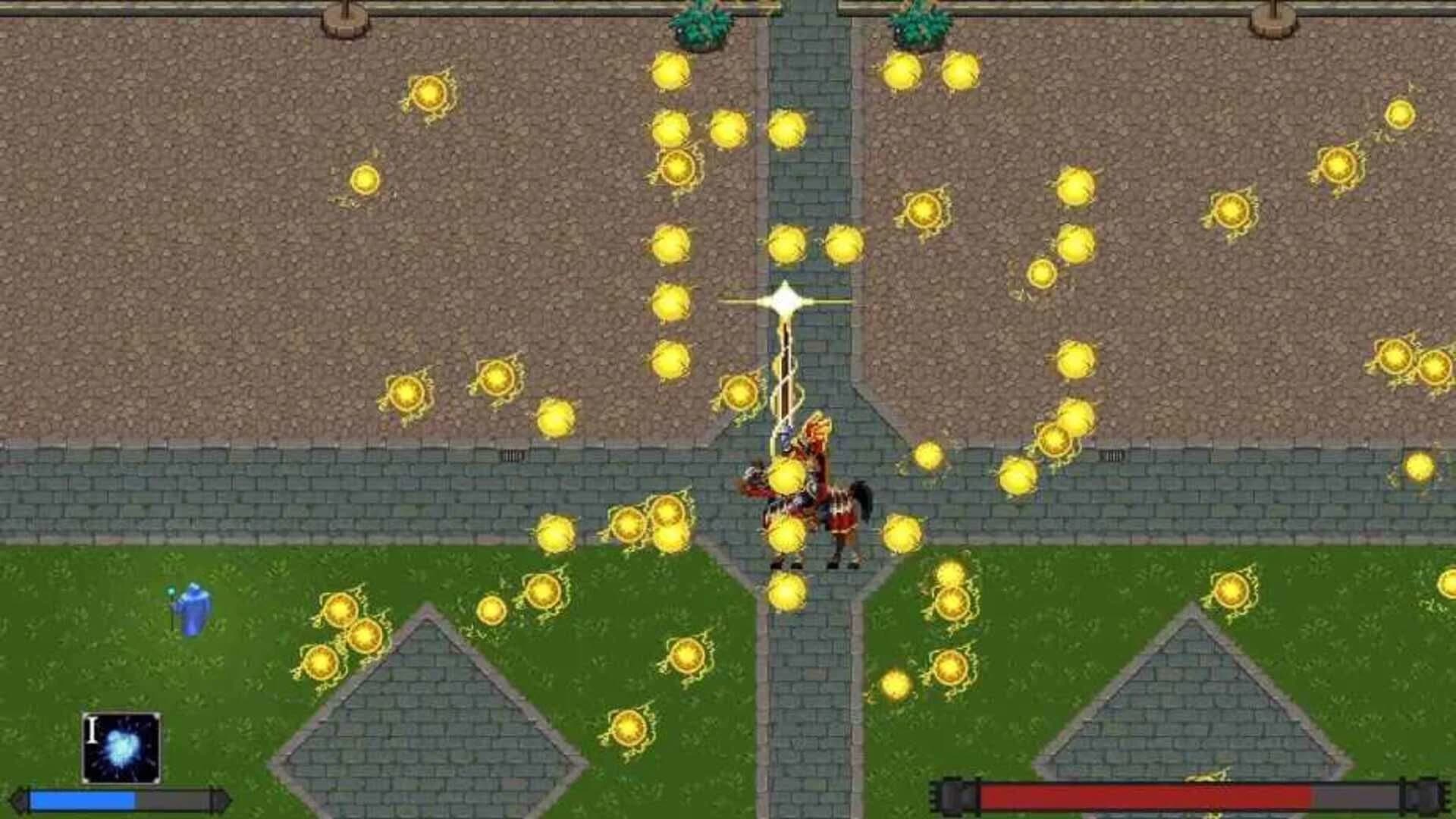This screenshot has height=819, width=1456.
Task: Click the knight's glowing golden lance
Action: click(x=785, y=364)
